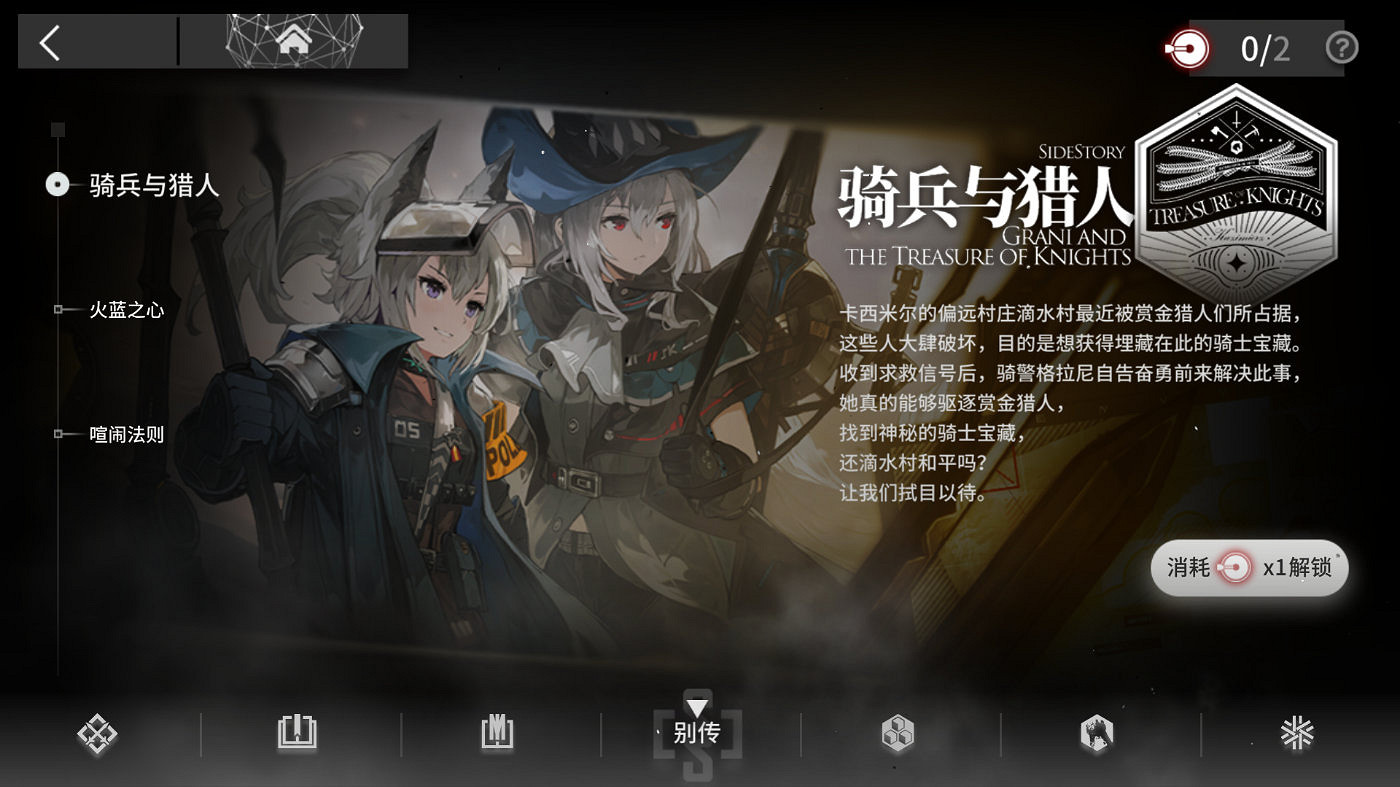Click the small square marker atop the sidebar
1400x787 pixels.
57,128
